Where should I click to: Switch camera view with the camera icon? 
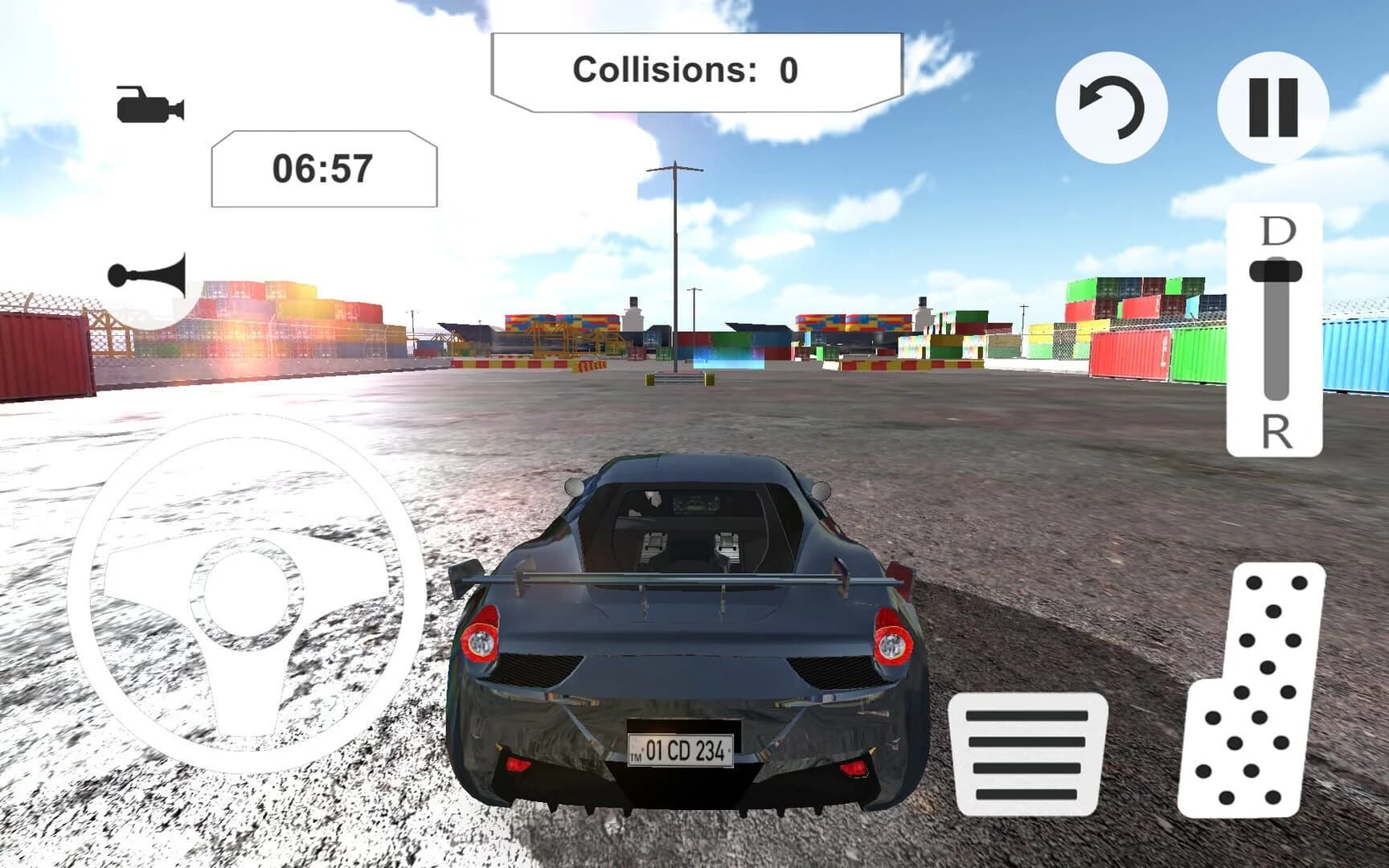pos(150,107)
